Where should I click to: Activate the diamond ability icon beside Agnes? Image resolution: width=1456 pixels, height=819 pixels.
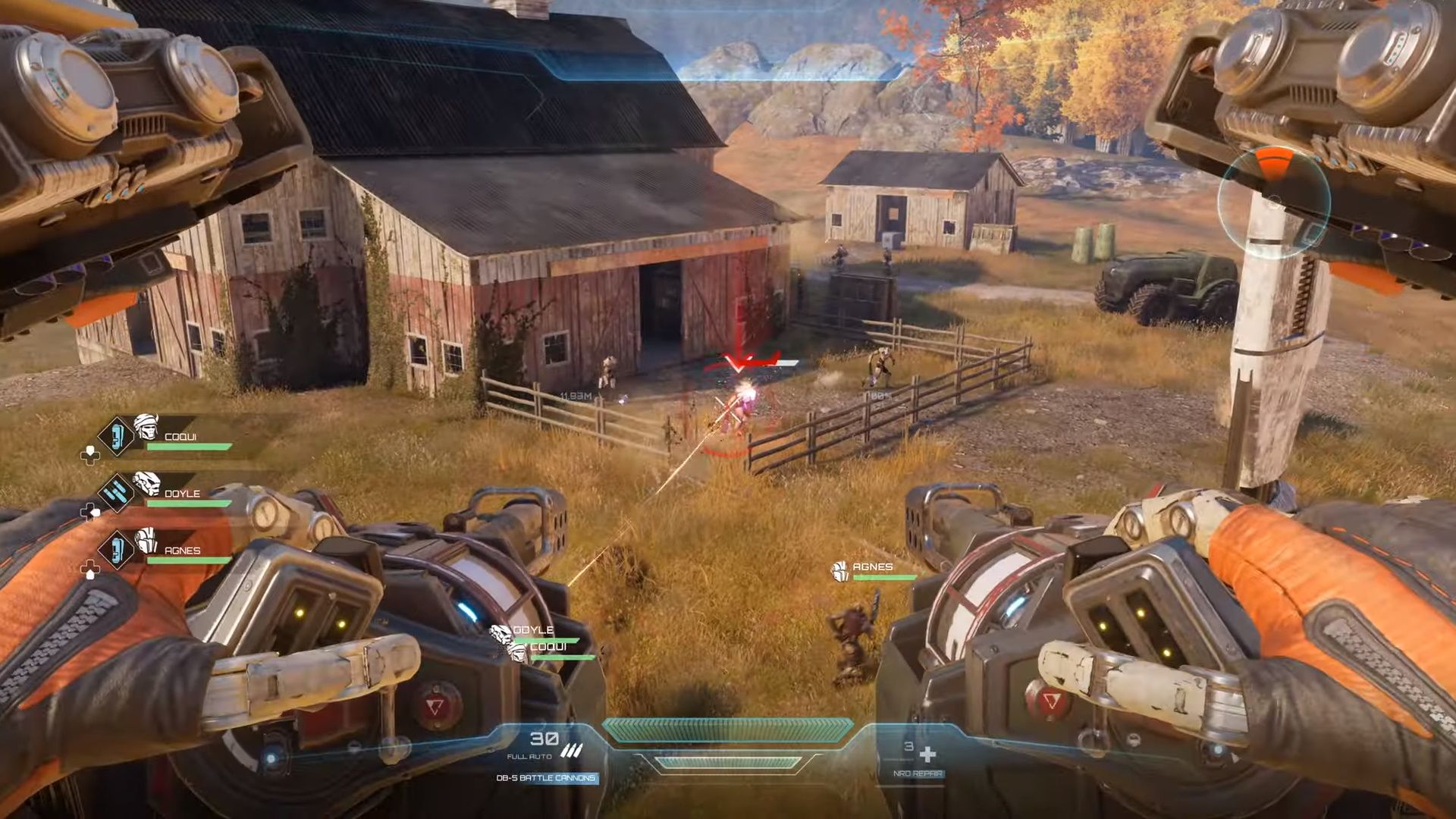(x=117, y=549)
